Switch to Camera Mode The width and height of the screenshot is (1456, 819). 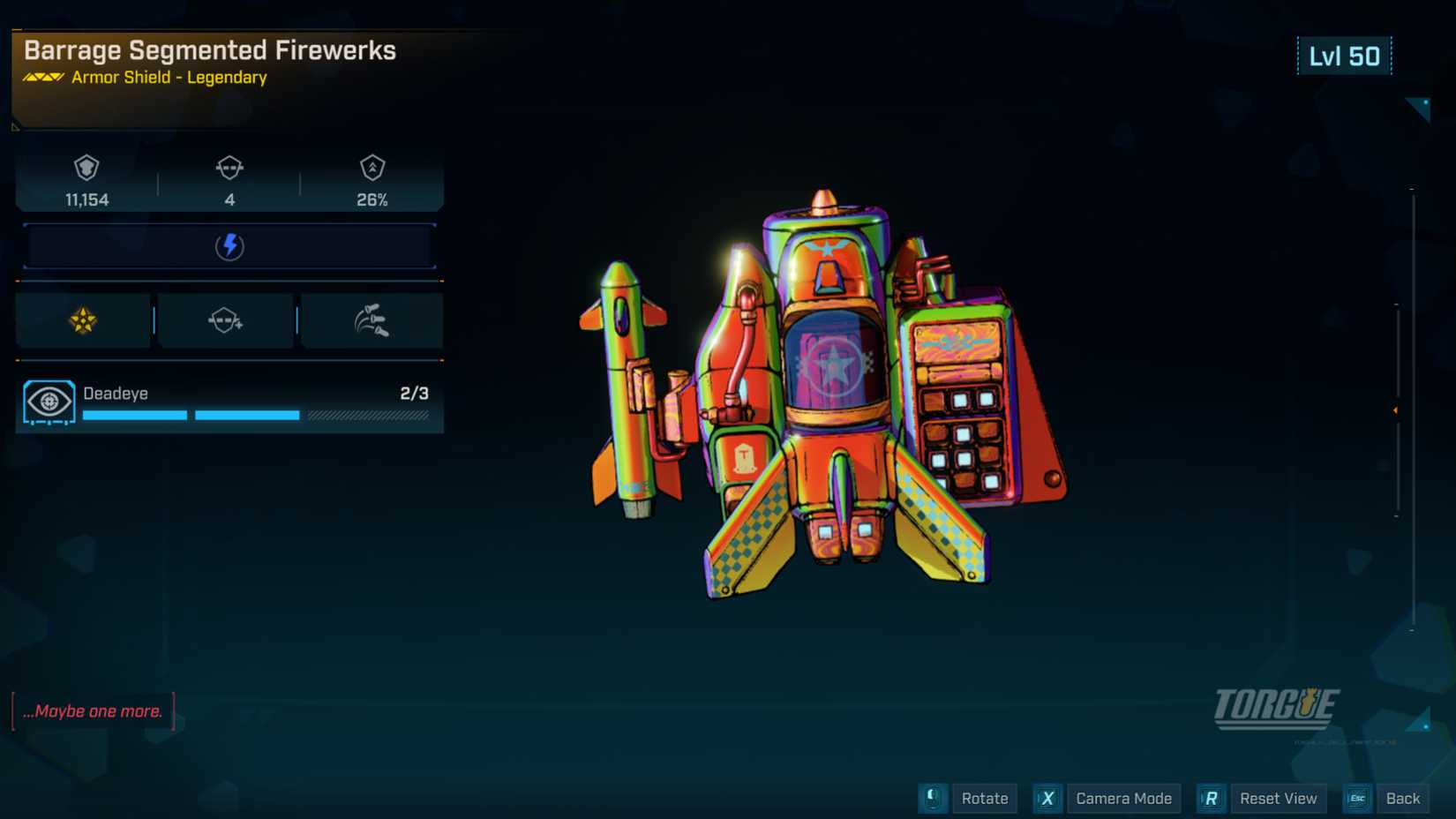tap(1122, 799)
